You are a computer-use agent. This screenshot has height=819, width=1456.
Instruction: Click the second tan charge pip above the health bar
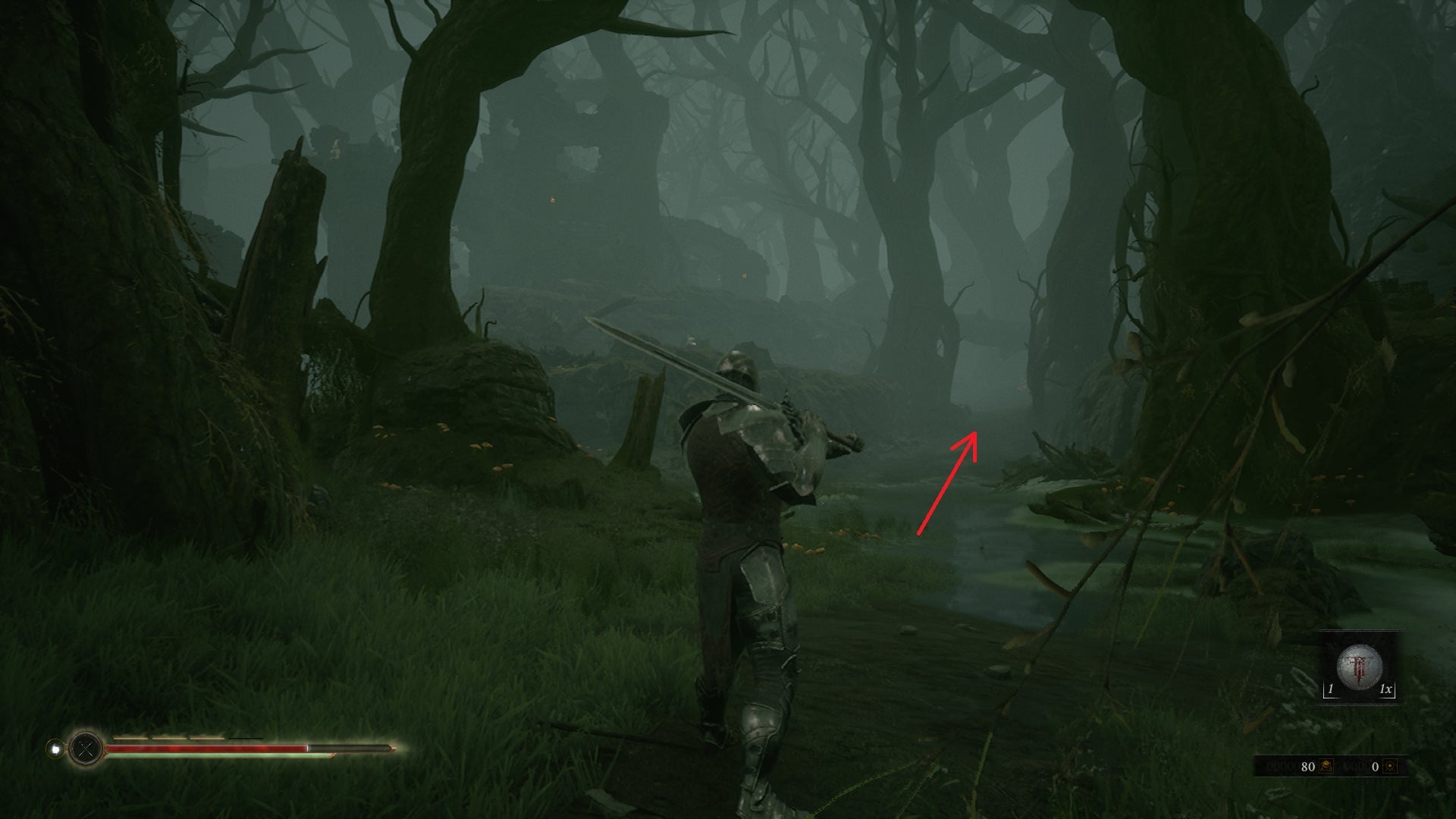(170, 738)
